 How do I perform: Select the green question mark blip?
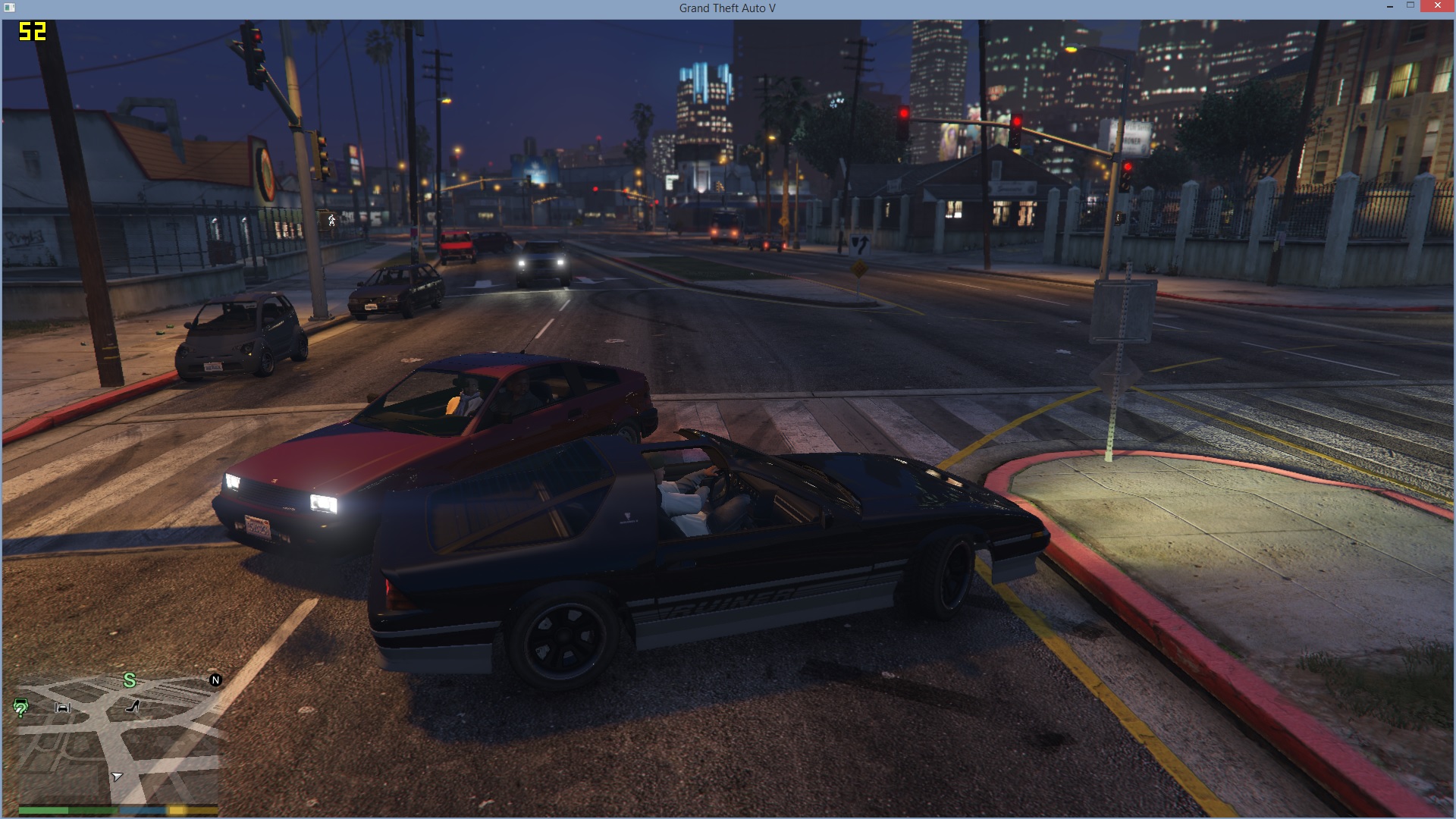[20, 708]
